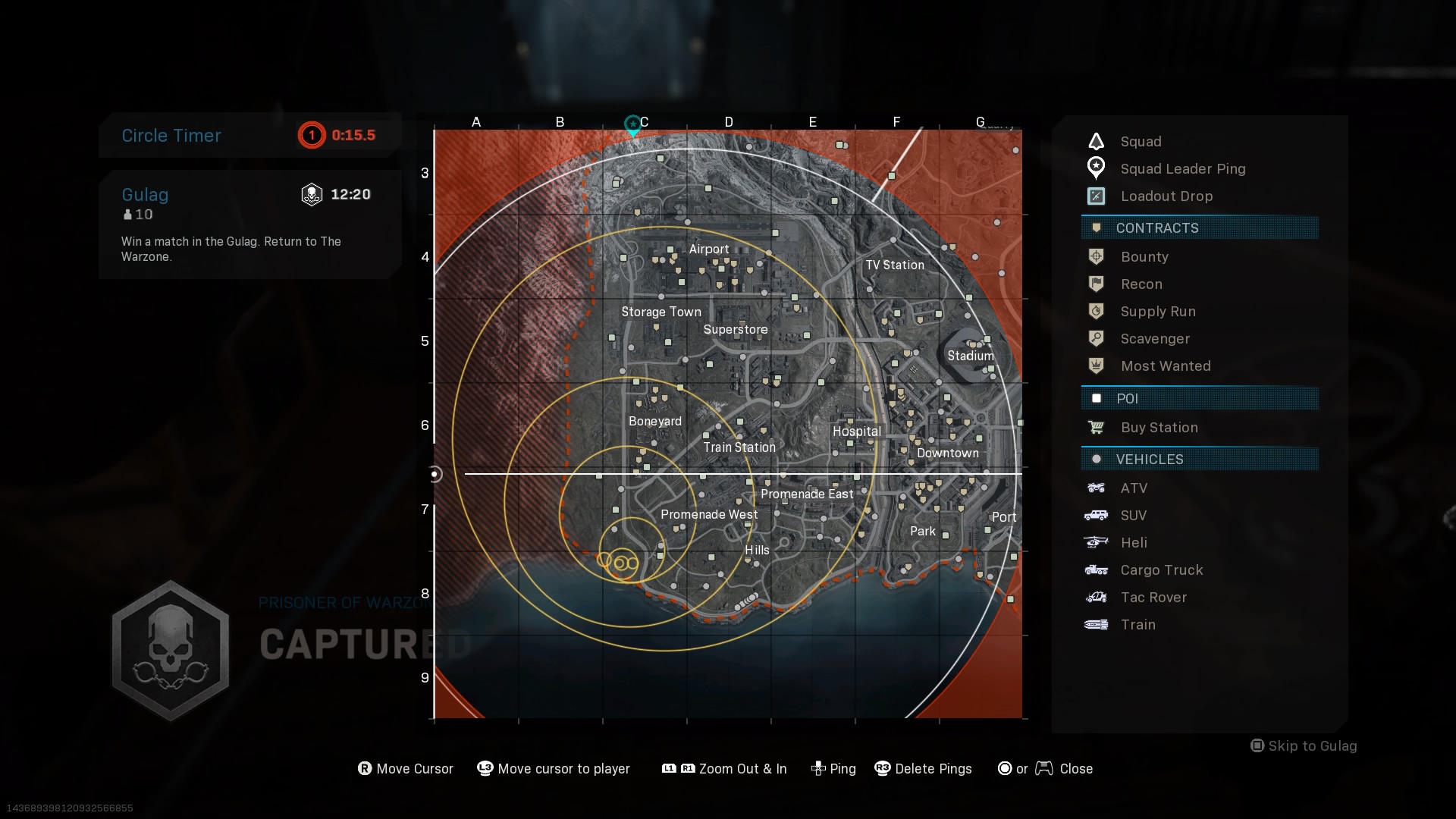Select the Squad Leader Ping legend entry
The image size is (1456, 819).
pos(1182,169)
